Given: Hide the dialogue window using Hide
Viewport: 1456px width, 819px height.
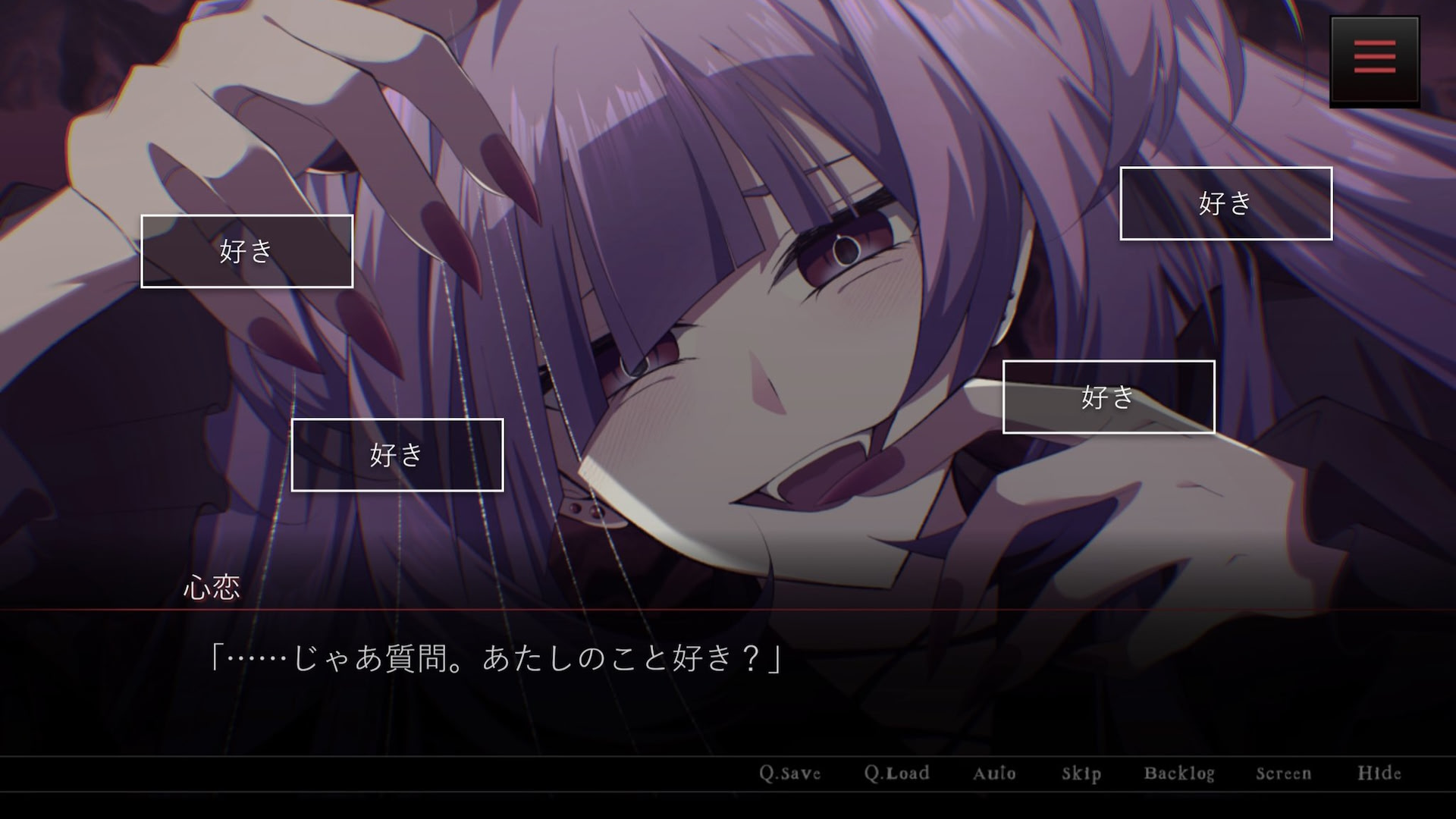Looking at the screenshot, I should tap(1380, 773).
